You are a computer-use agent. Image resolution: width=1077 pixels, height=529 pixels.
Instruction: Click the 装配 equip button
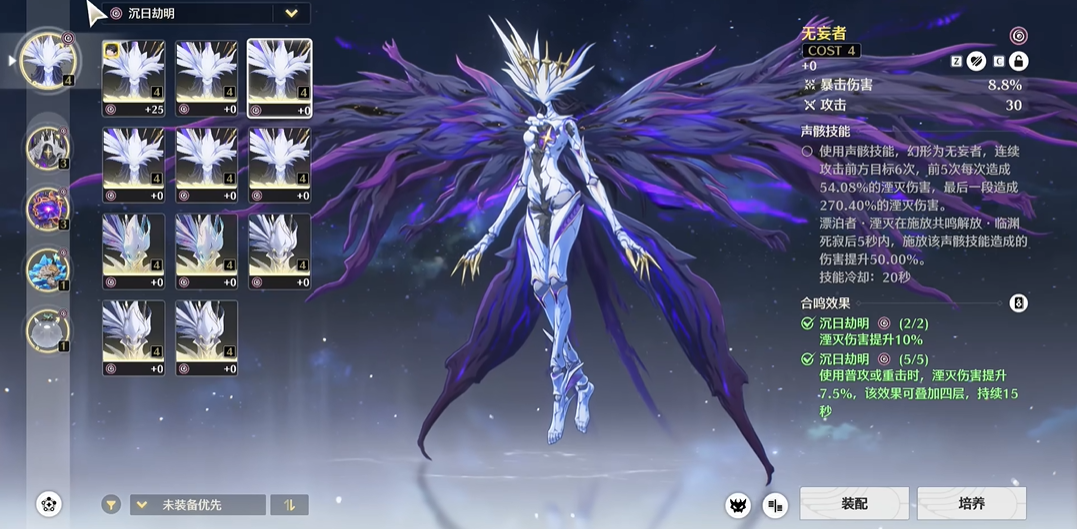click(854, 504)
